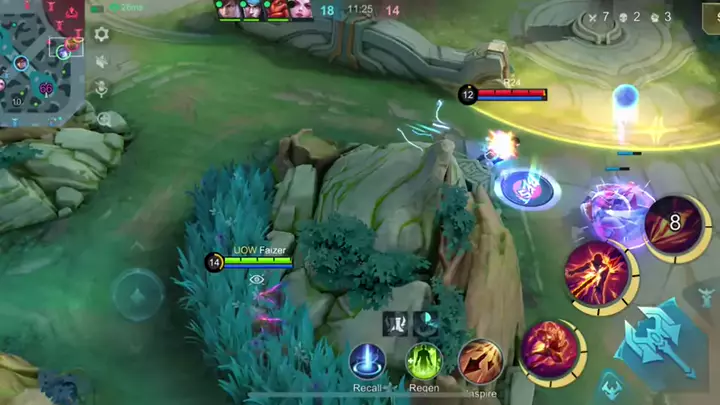Cast the lowest red hero skill
Image resolution: width=720 pixels, height=405 pixels.
[x=548, y=350]
